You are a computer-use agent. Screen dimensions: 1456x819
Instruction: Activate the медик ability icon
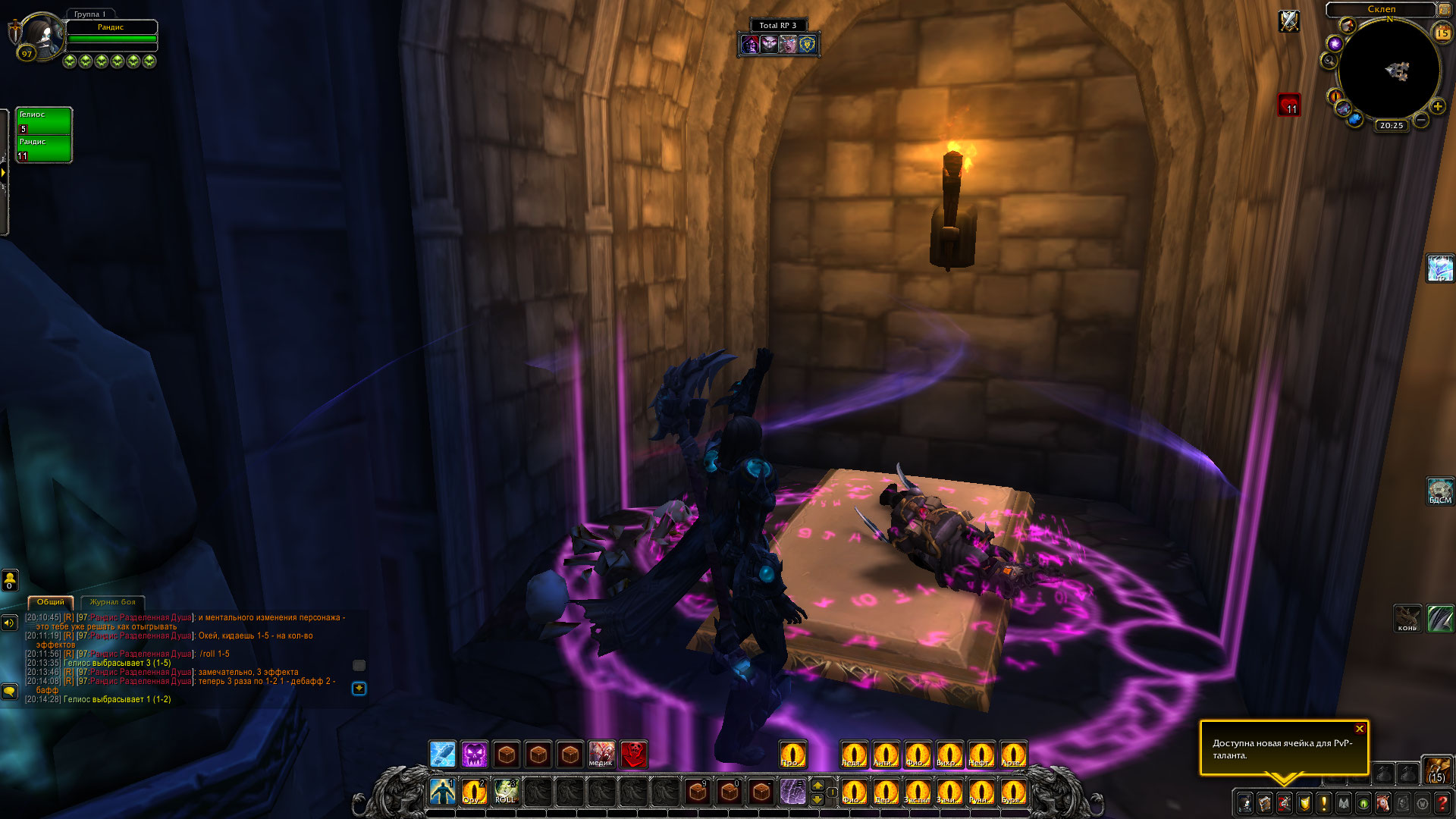[601, 755]
